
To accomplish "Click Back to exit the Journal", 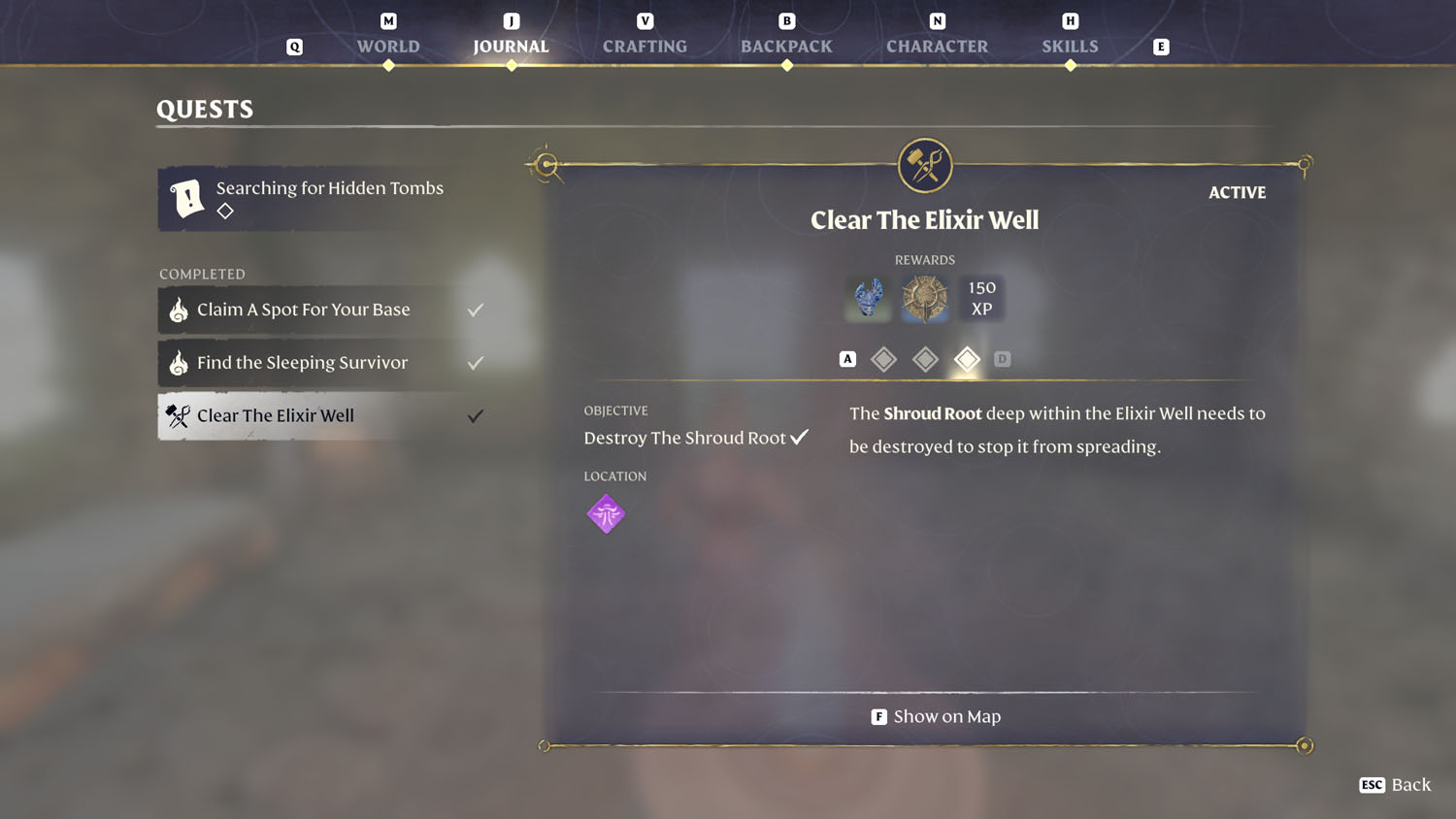I will (1395, 784).
